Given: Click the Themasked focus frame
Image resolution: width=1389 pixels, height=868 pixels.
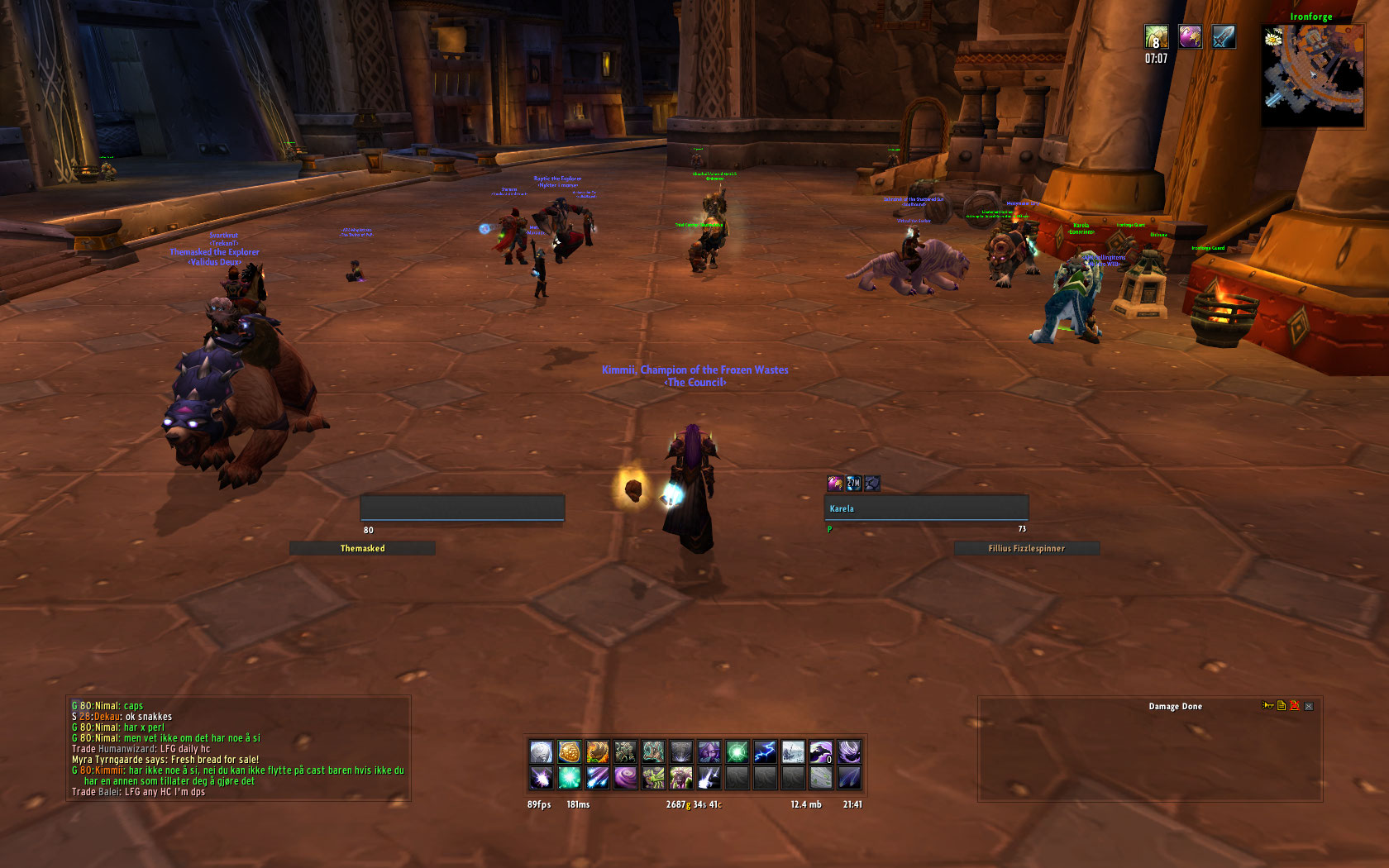Looking at the screenshot, I should (x=362, y=549).
